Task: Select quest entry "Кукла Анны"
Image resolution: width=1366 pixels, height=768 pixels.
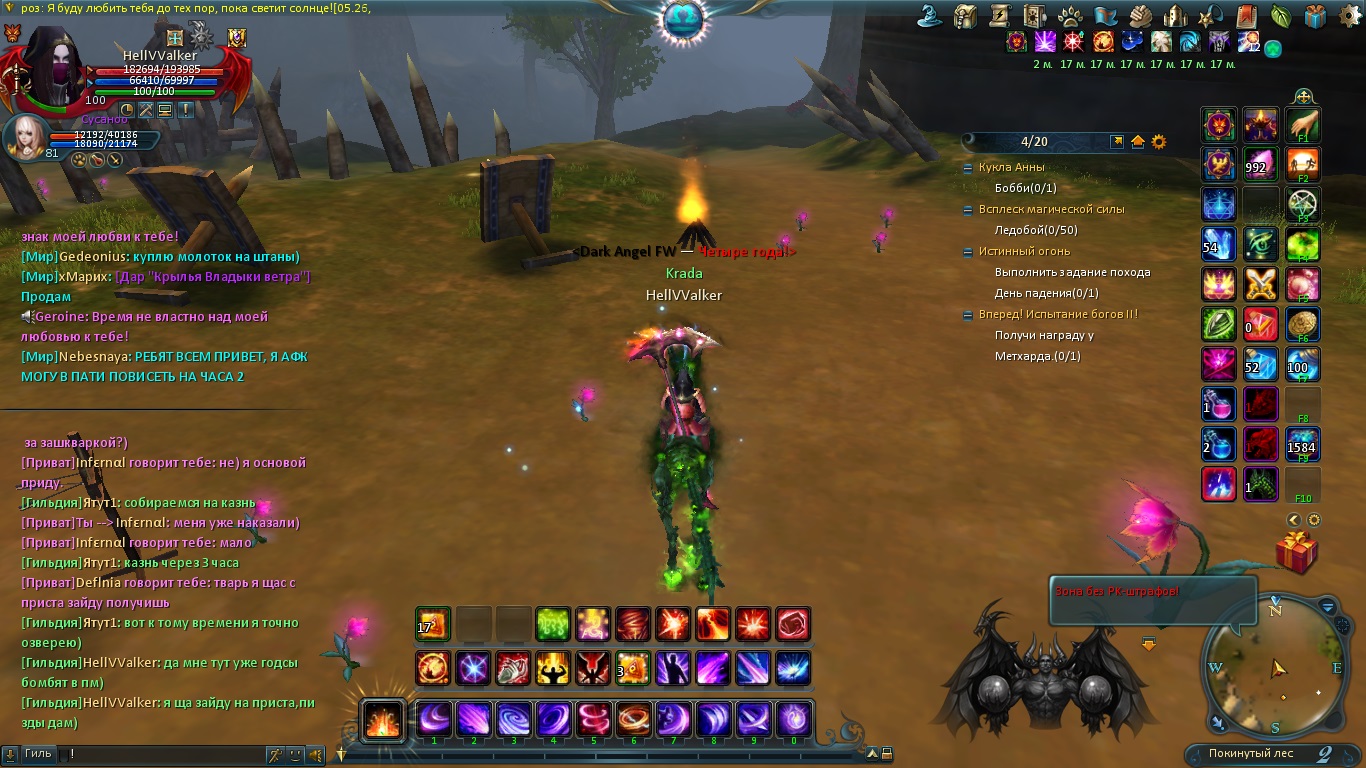Action: [1013, 168]
